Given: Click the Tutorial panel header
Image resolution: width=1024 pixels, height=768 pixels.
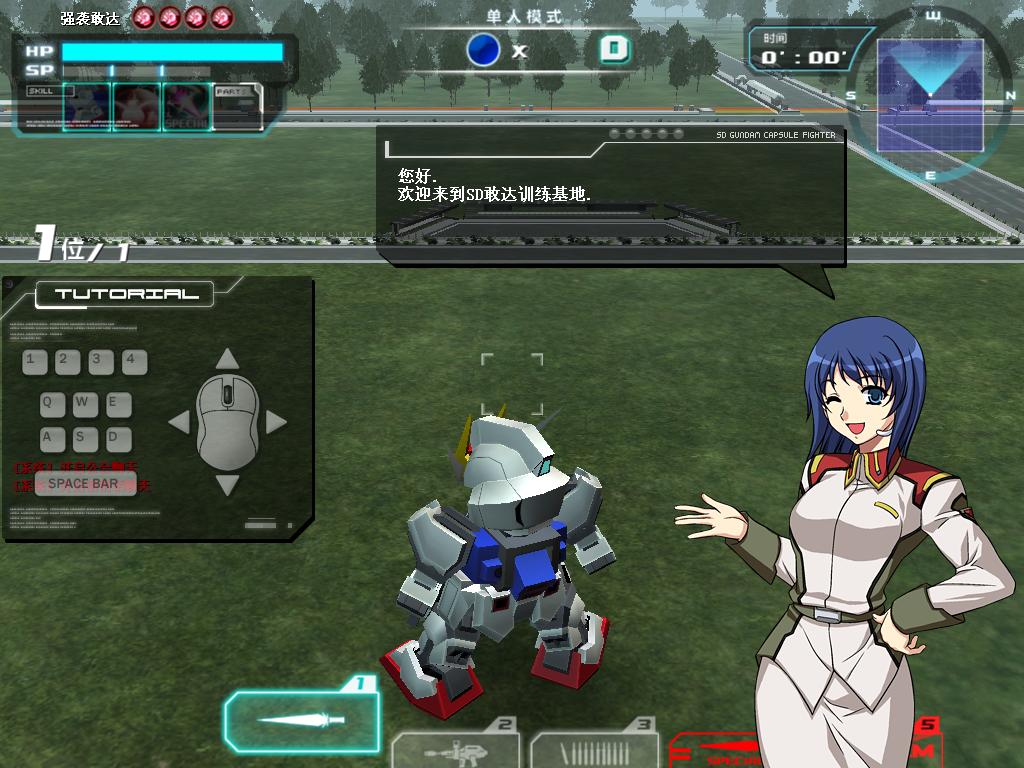Looking at the screenshot, I should tap(126, 294).
